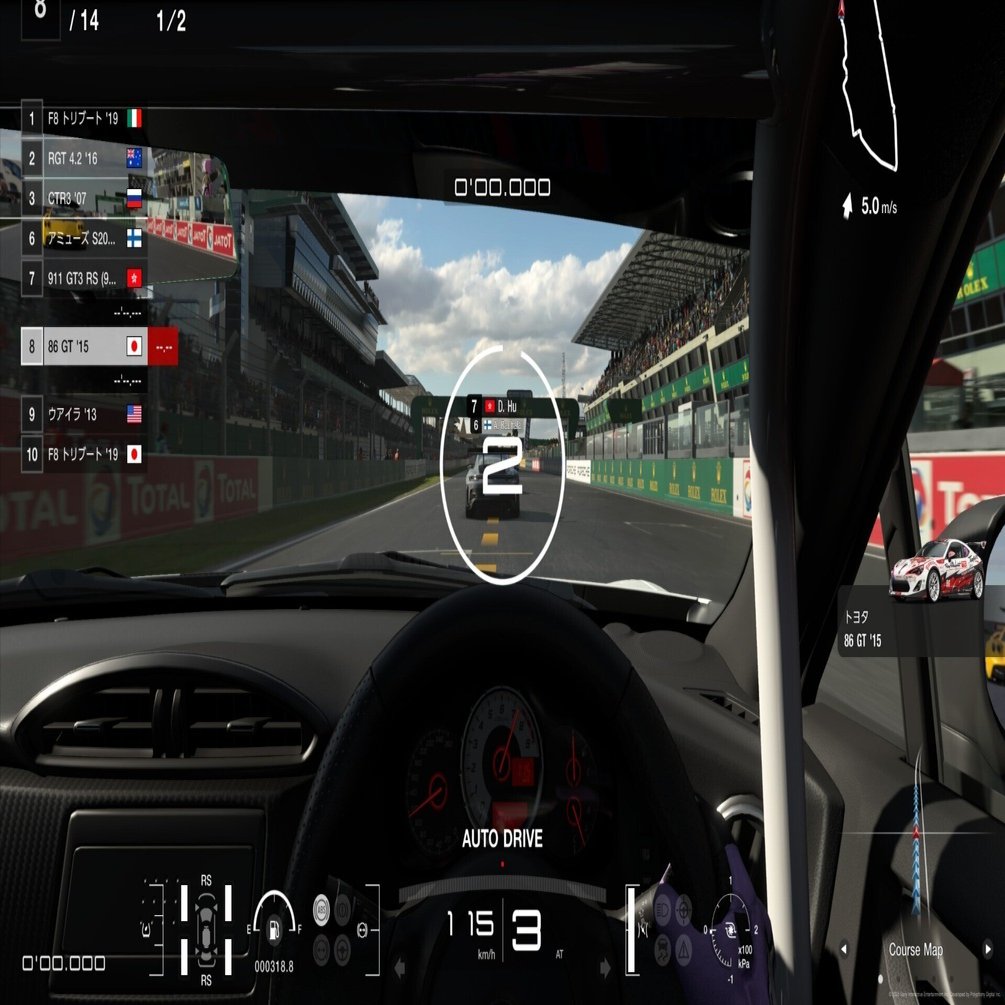Select the highlighted 86 GT '15 row
Viewport: 1005px width, 1005px height.
(x=84, y=347)
